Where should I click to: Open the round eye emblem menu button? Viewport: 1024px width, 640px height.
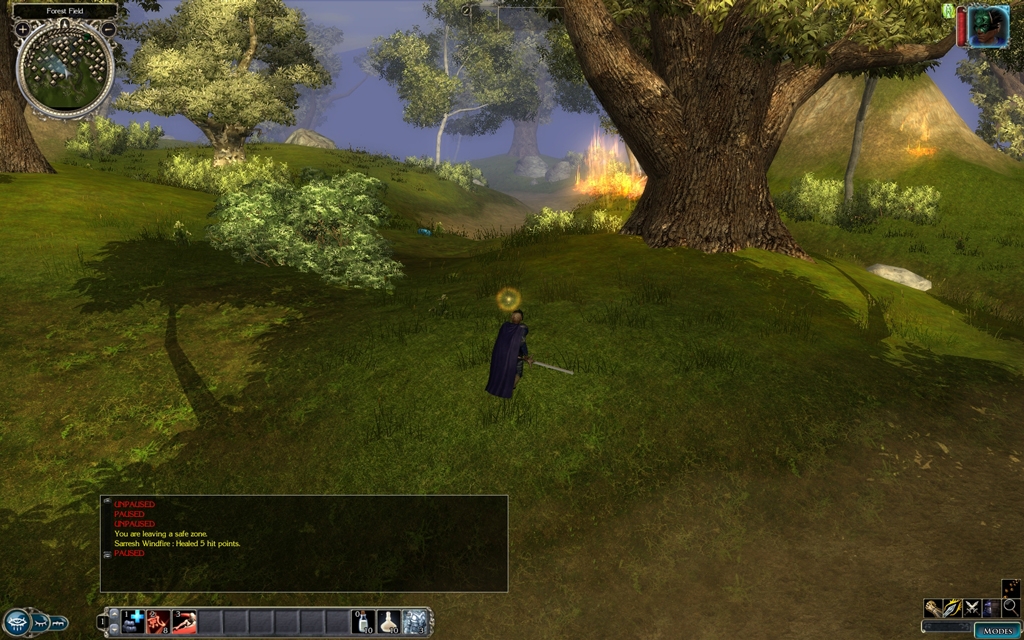pos(19,622)
